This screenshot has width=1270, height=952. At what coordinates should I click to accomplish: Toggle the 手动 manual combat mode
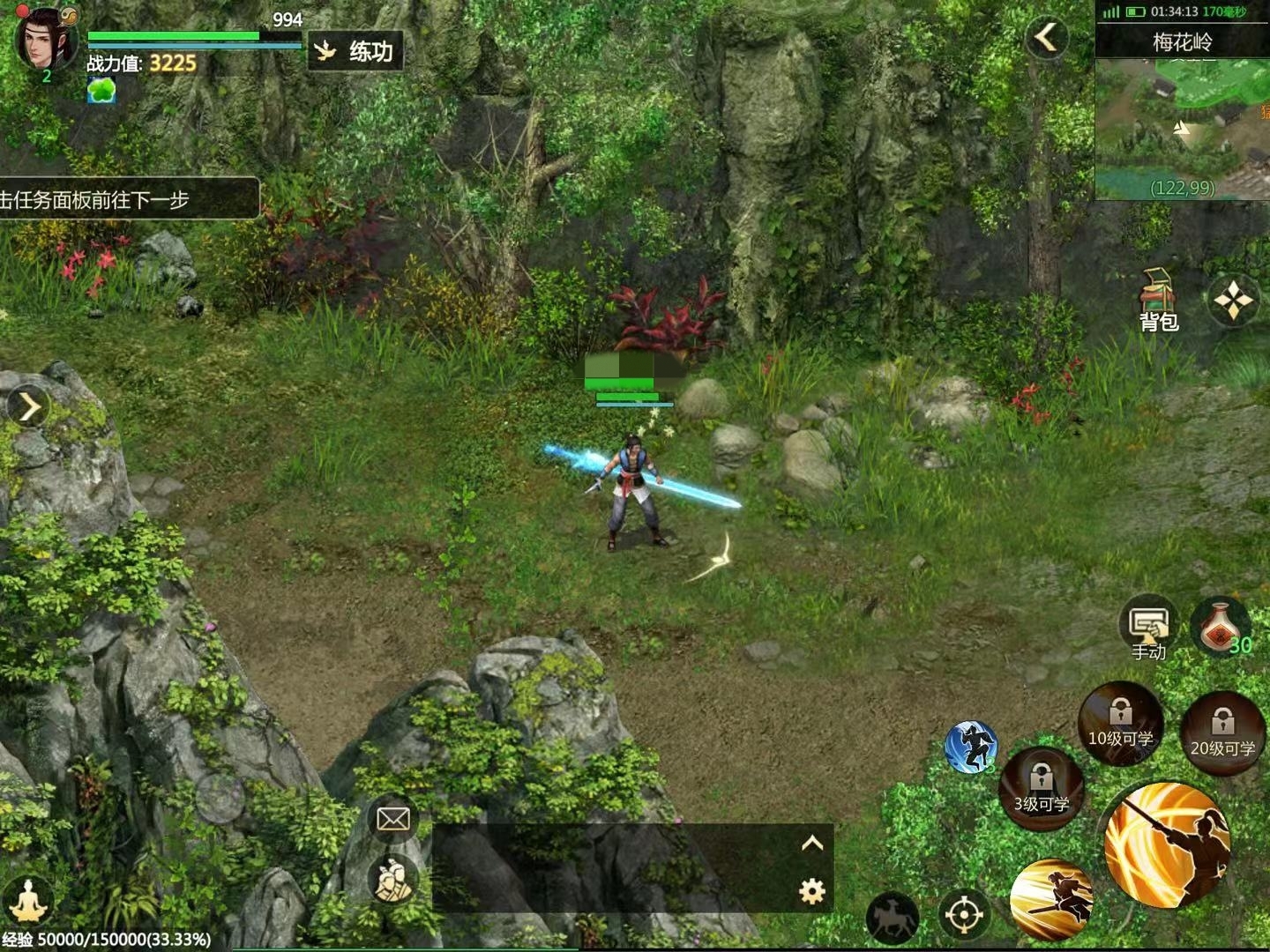[1148, 630]
